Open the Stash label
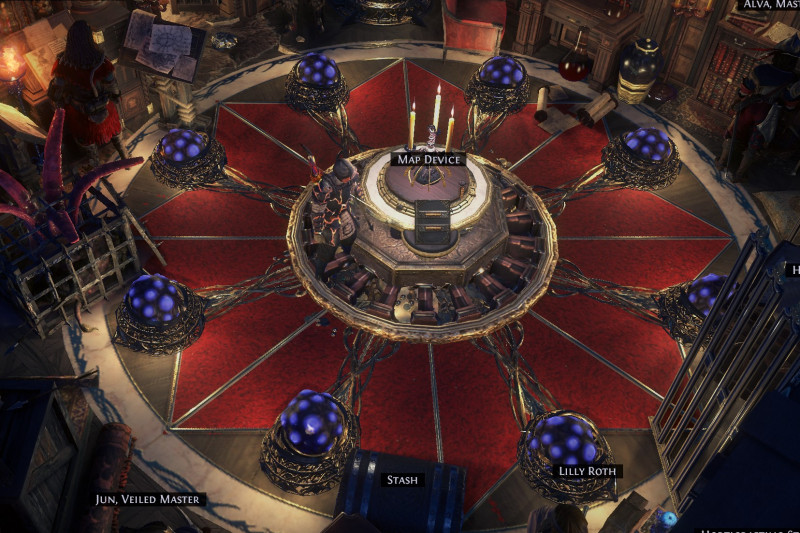The width and height of the screenshot is (800, 533). pyautogui.click(x=402, y=480)
